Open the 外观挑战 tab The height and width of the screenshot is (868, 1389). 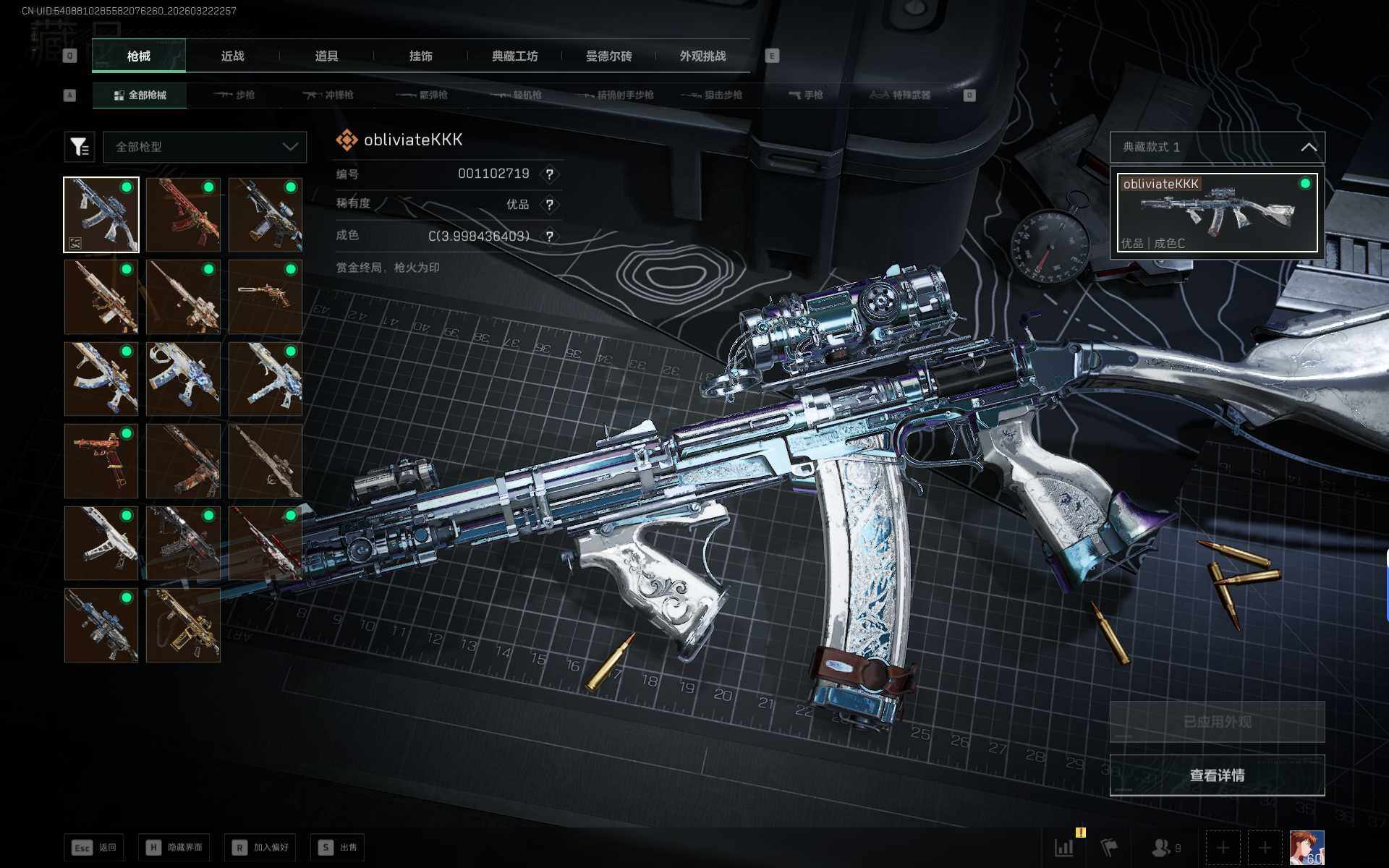(x=702, y=56)
